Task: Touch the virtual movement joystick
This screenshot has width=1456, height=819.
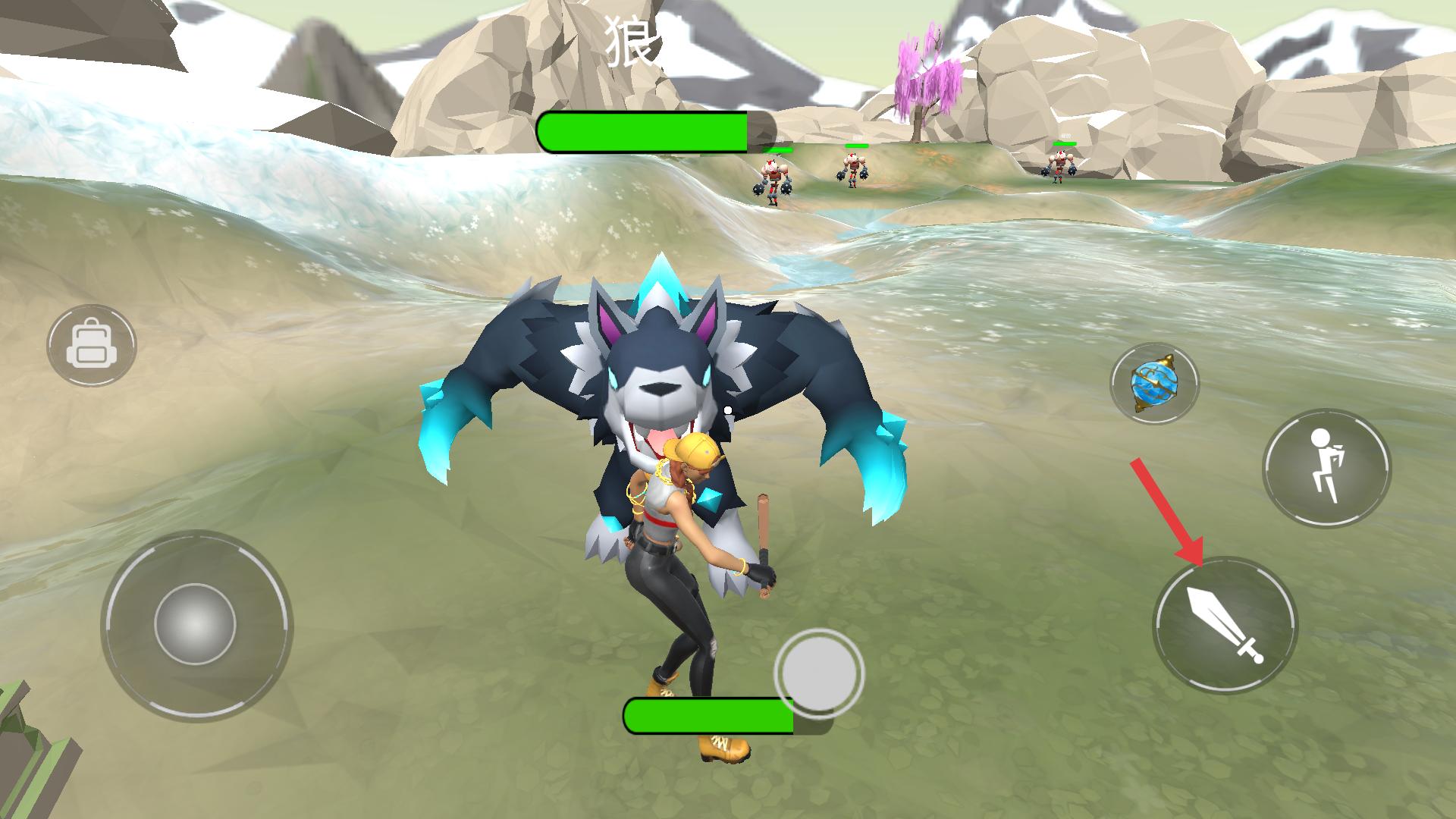Action: [196, 625]
